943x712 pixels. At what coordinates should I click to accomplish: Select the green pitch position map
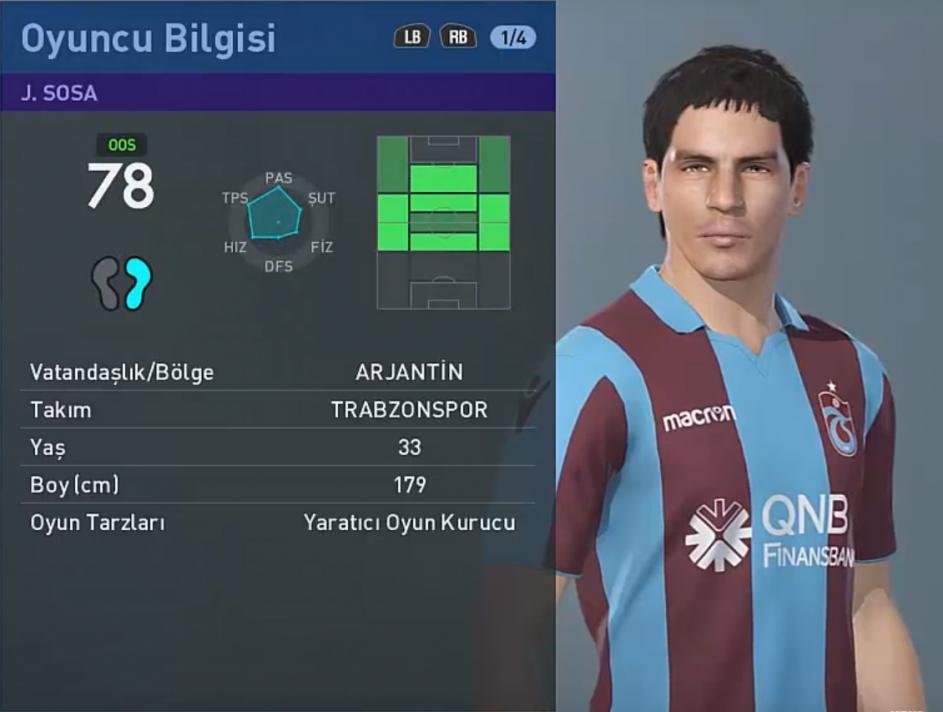pos(443,222)
